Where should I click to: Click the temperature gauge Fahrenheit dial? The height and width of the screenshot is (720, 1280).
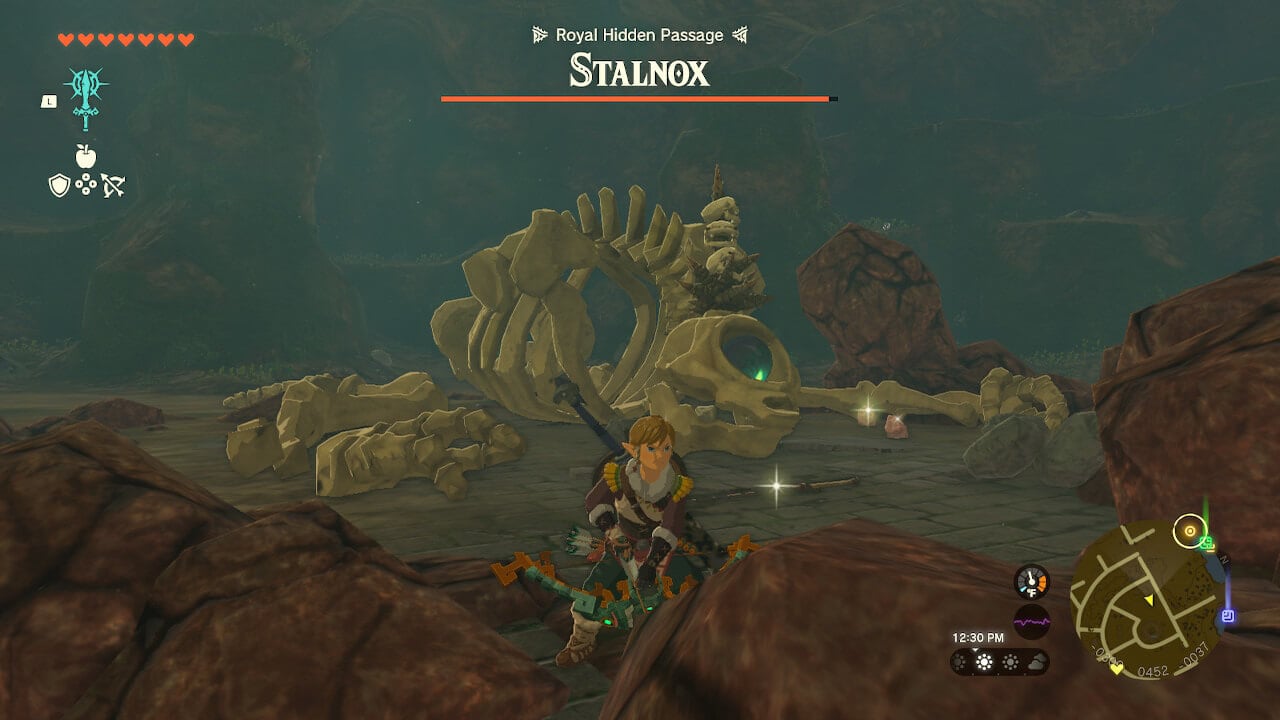click(1031, 582)
